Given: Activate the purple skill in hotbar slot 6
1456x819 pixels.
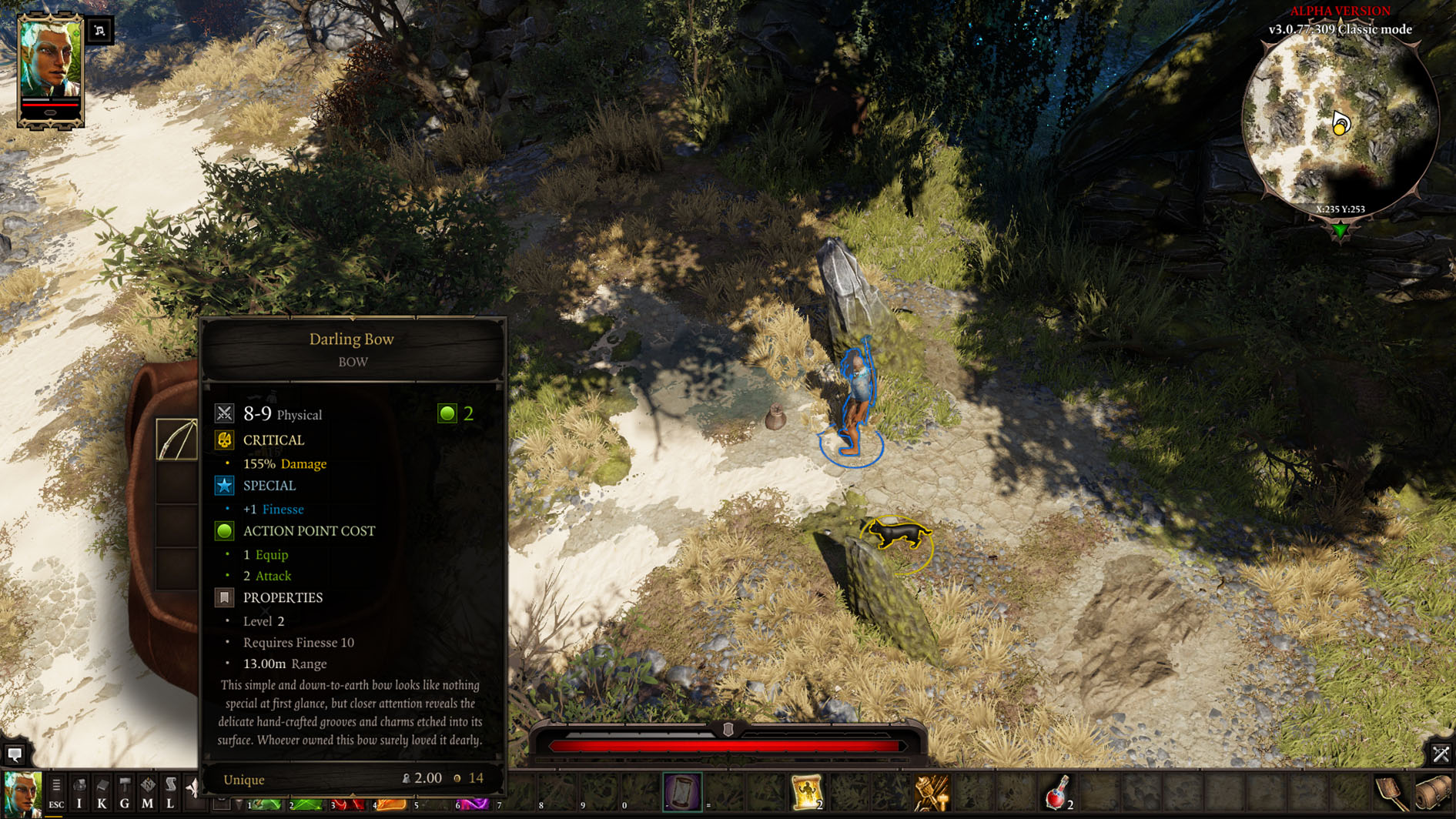Looking at the screenshot, I should pyautogui.click(x=474, y=804).
